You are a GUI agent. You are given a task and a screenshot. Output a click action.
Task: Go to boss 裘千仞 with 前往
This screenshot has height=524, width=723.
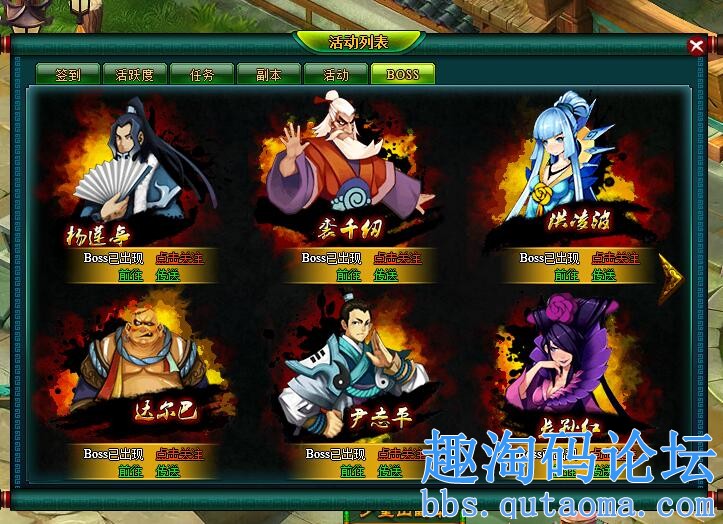tap(348, 275)
